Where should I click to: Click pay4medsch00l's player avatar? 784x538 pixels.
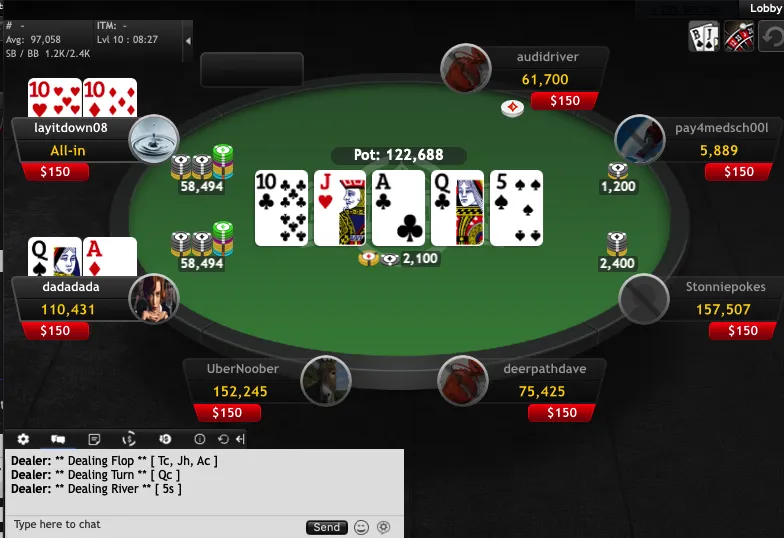point(640,139)
